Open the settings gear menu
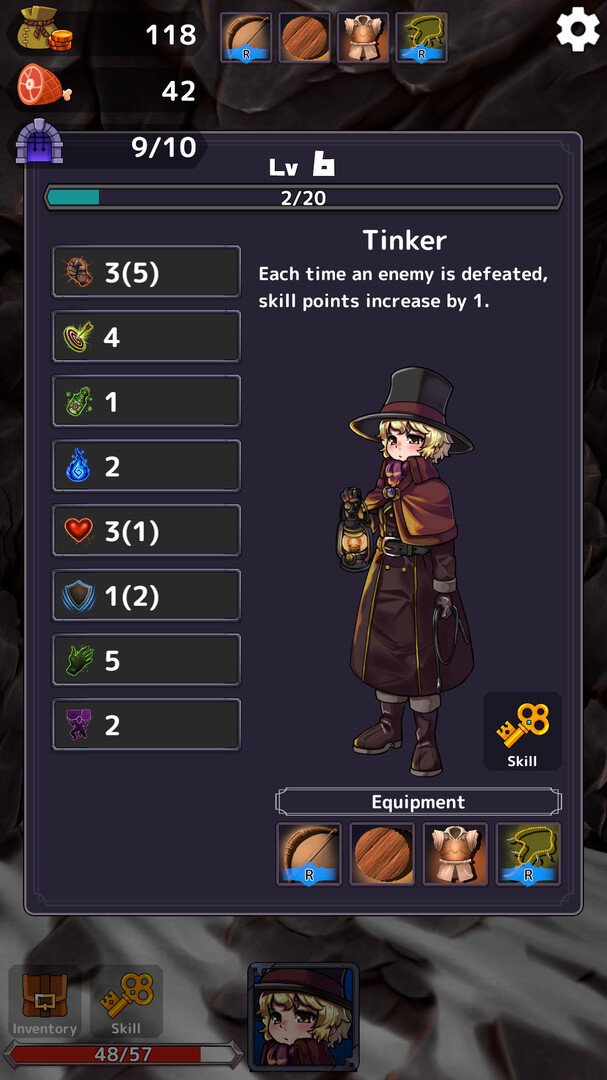The width and height of the screenshot is (607, 1080). coord(577,30)
